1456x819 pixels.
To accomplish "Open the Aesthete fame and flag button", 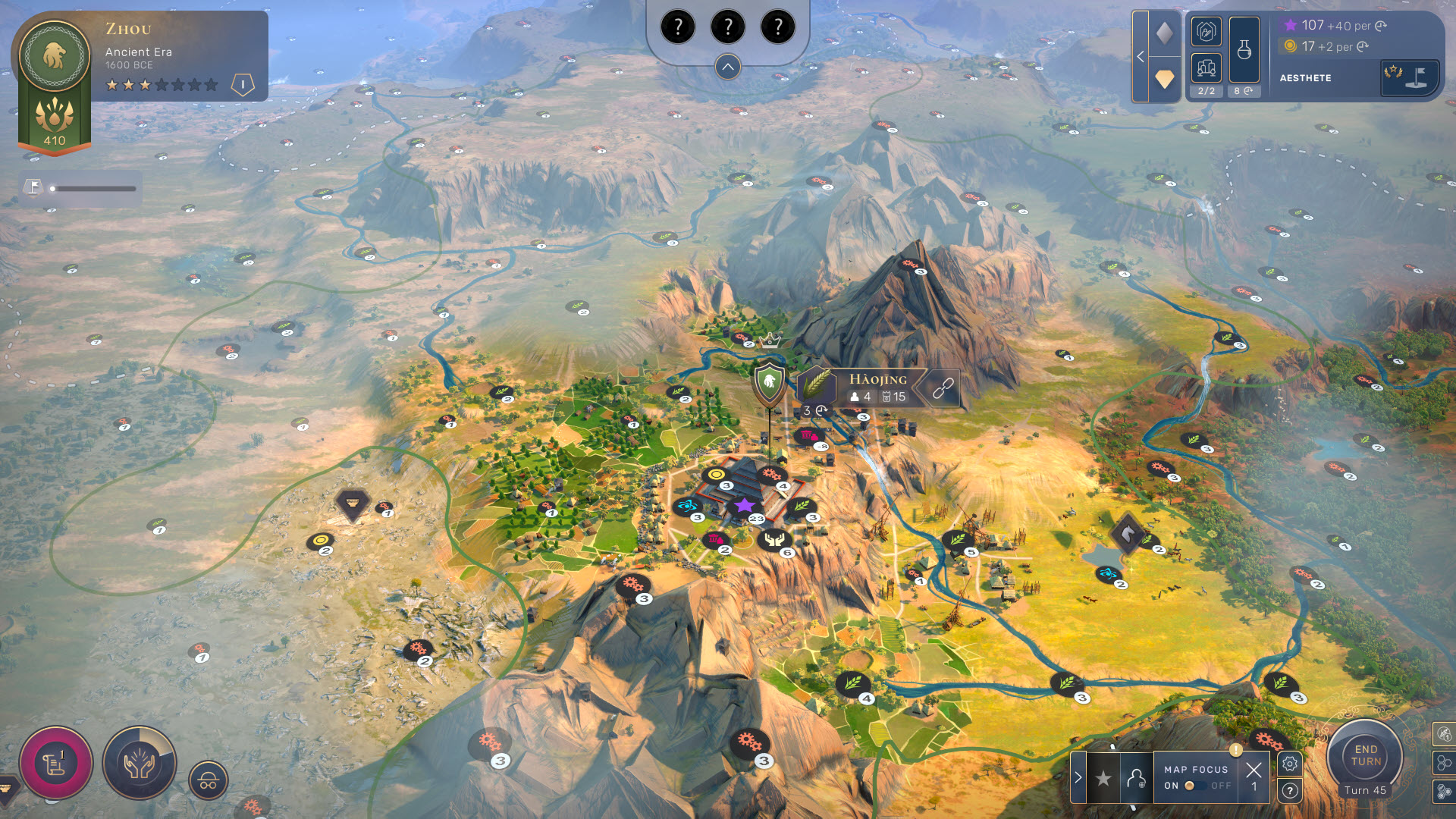I will pos(1409,77).
